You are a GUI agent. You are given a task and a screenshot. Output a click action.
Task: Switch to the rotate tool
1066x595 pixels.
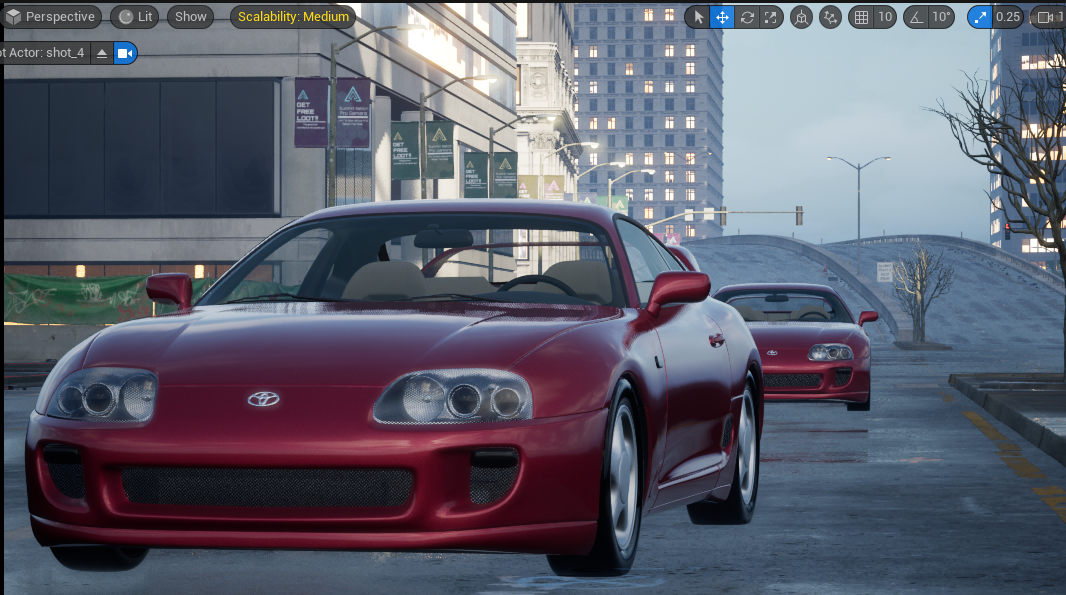746,17
